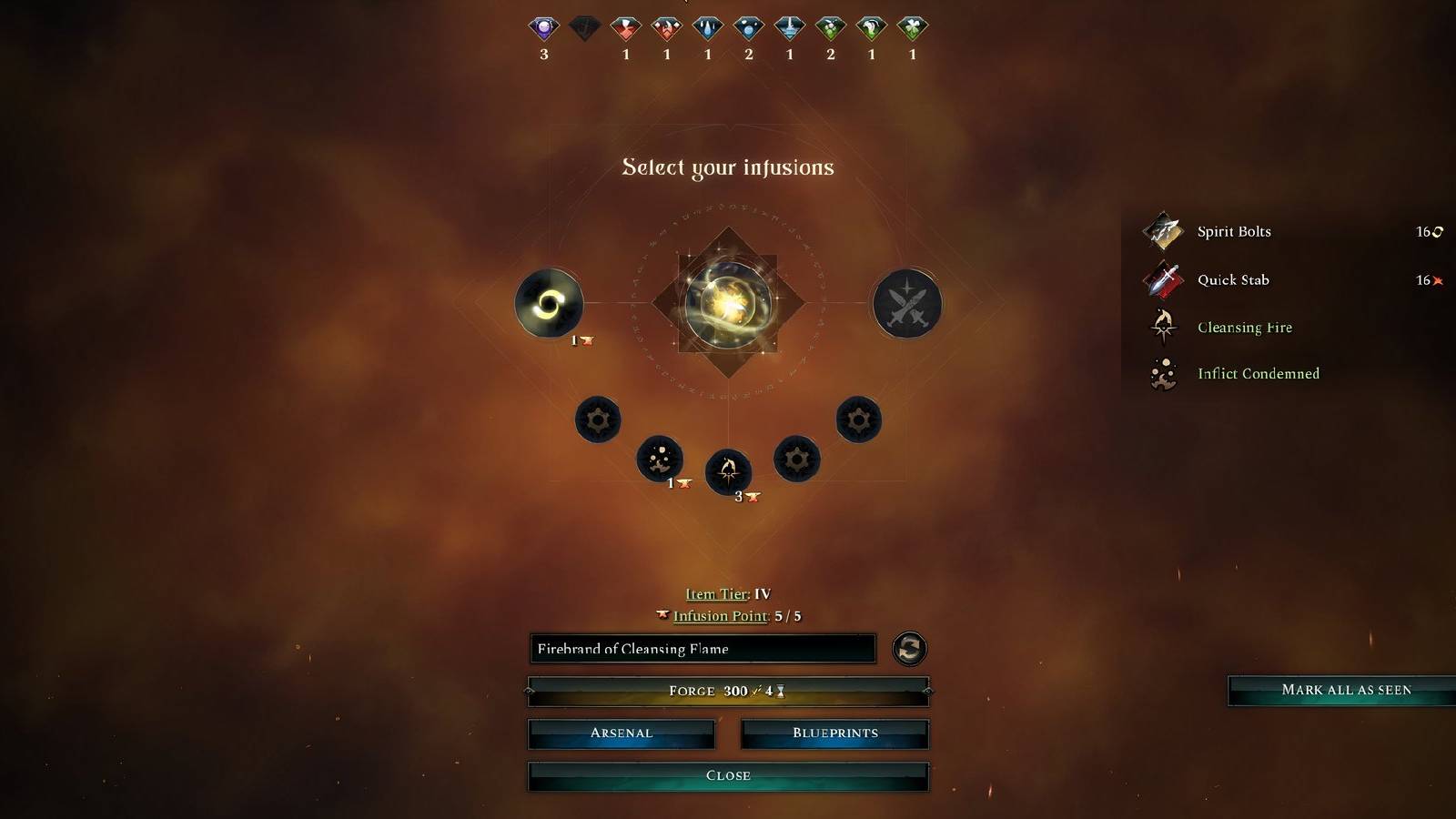Click Mark All As Seen

[1349, 690]
